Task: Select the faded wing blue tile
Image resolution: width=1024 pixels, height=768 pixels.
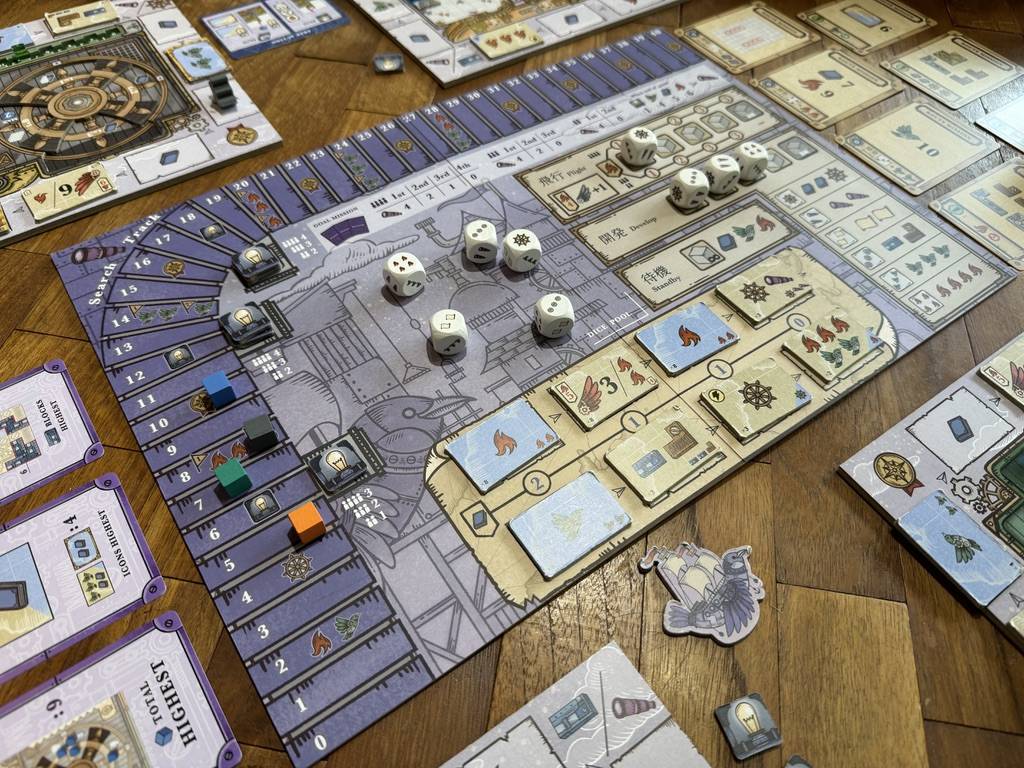Action: point(568,522)
